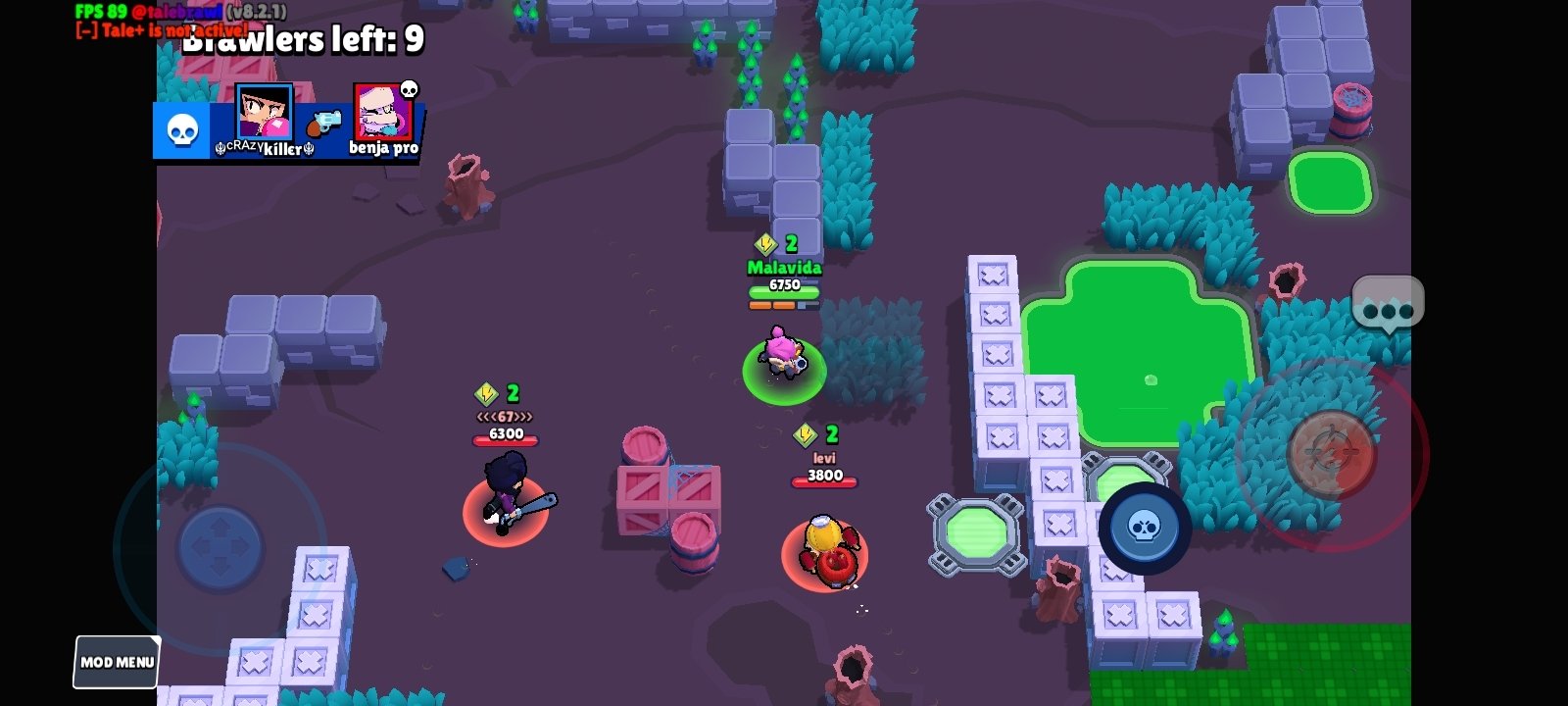Activate the blue skull Super button
This screenshot has height=706, width=1568.
click(1144, 528)
